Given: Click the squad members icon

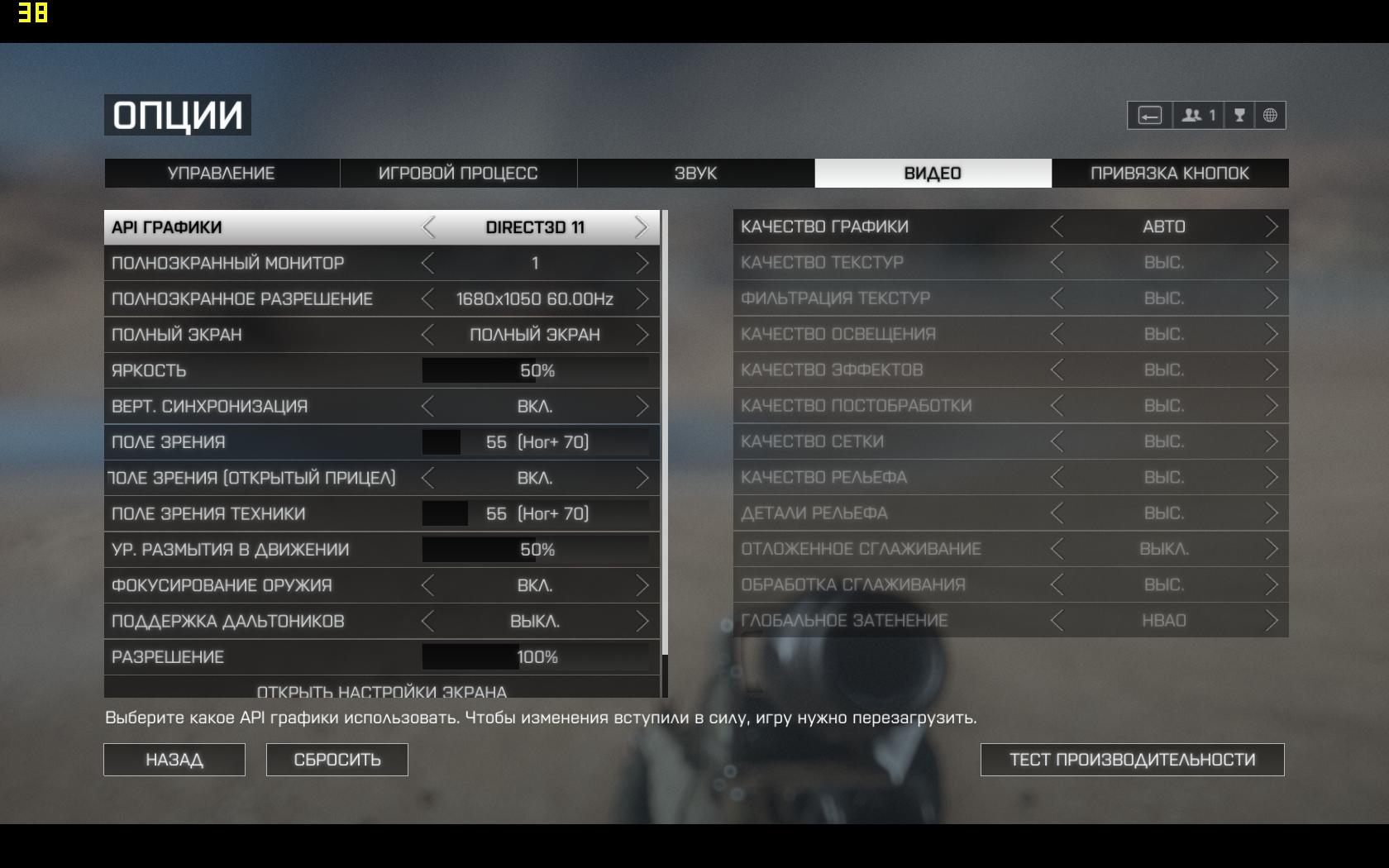Looking at the screenshot, I should point(1197,116).
